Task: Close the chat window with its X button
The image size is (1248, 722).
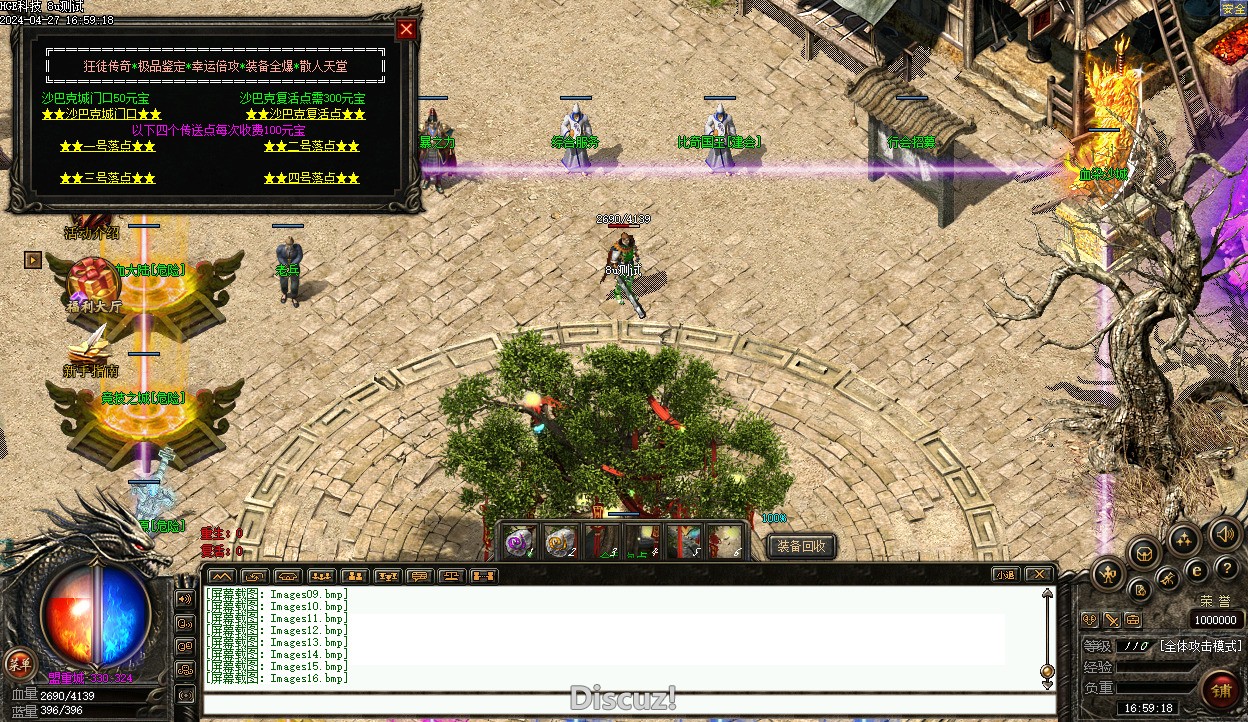Action: [x=1039, y=574]
